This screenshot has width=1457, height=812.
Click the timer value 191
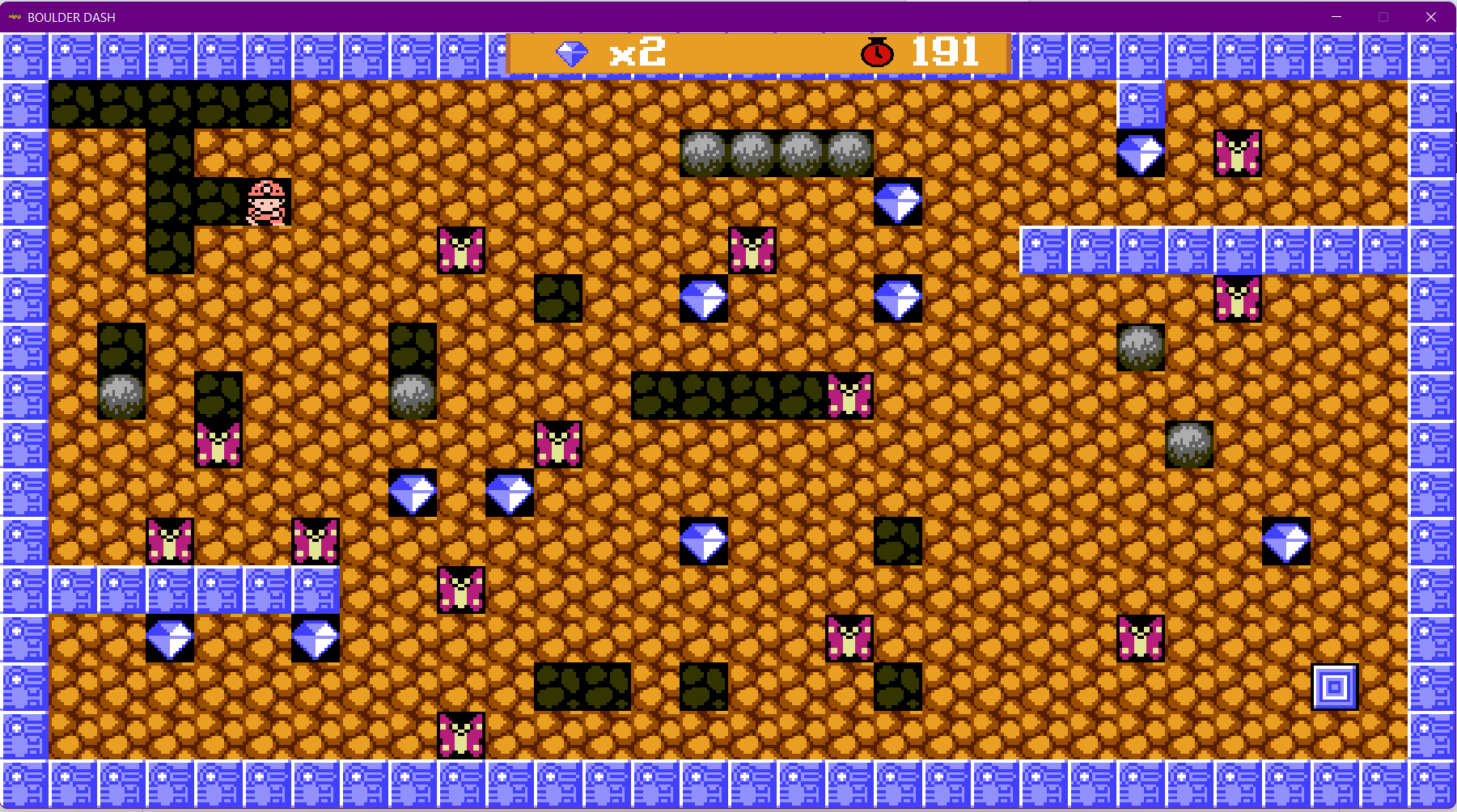(945, 53)
